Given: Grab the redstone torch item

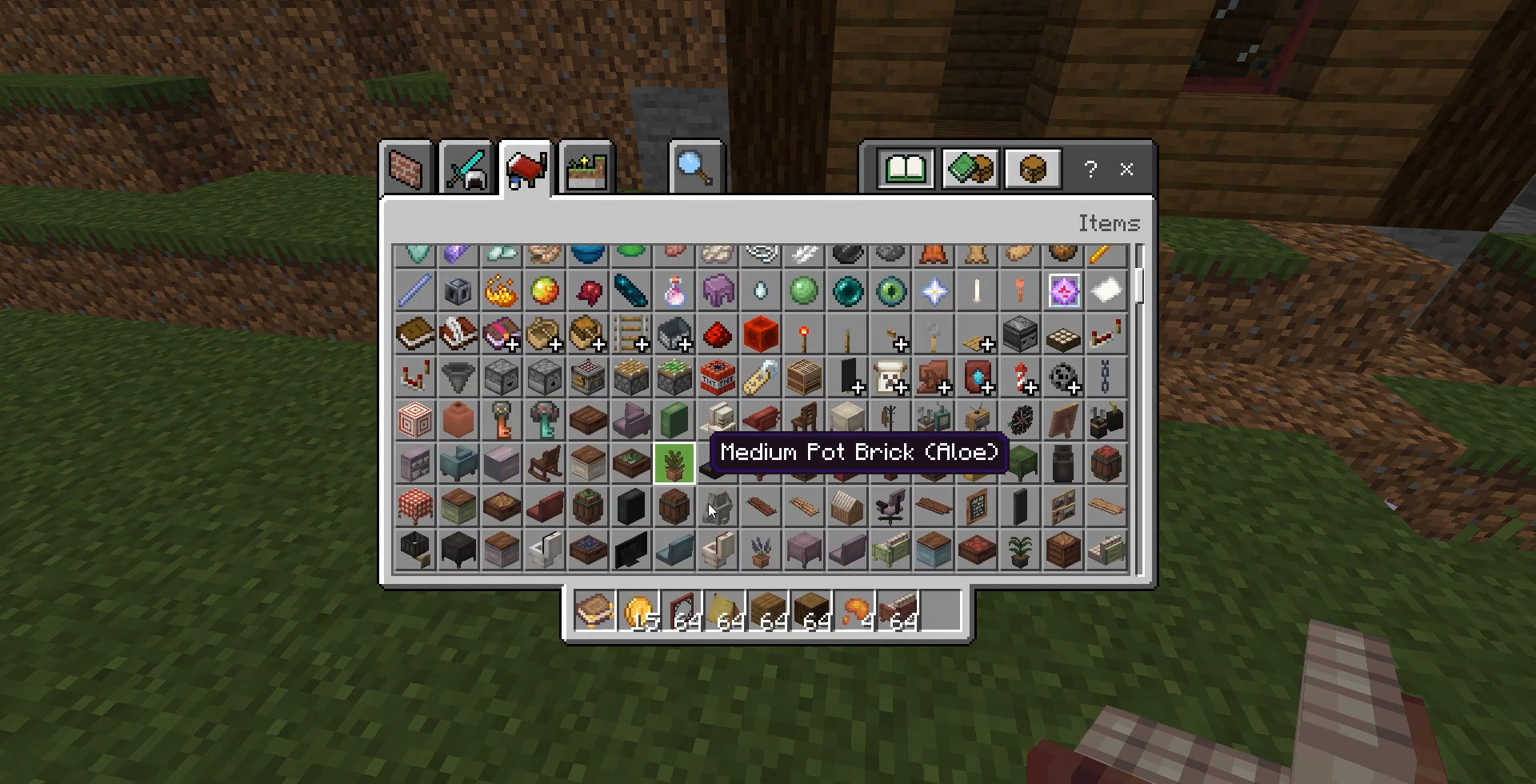Looking at the screenshot, I should point(804,336).
